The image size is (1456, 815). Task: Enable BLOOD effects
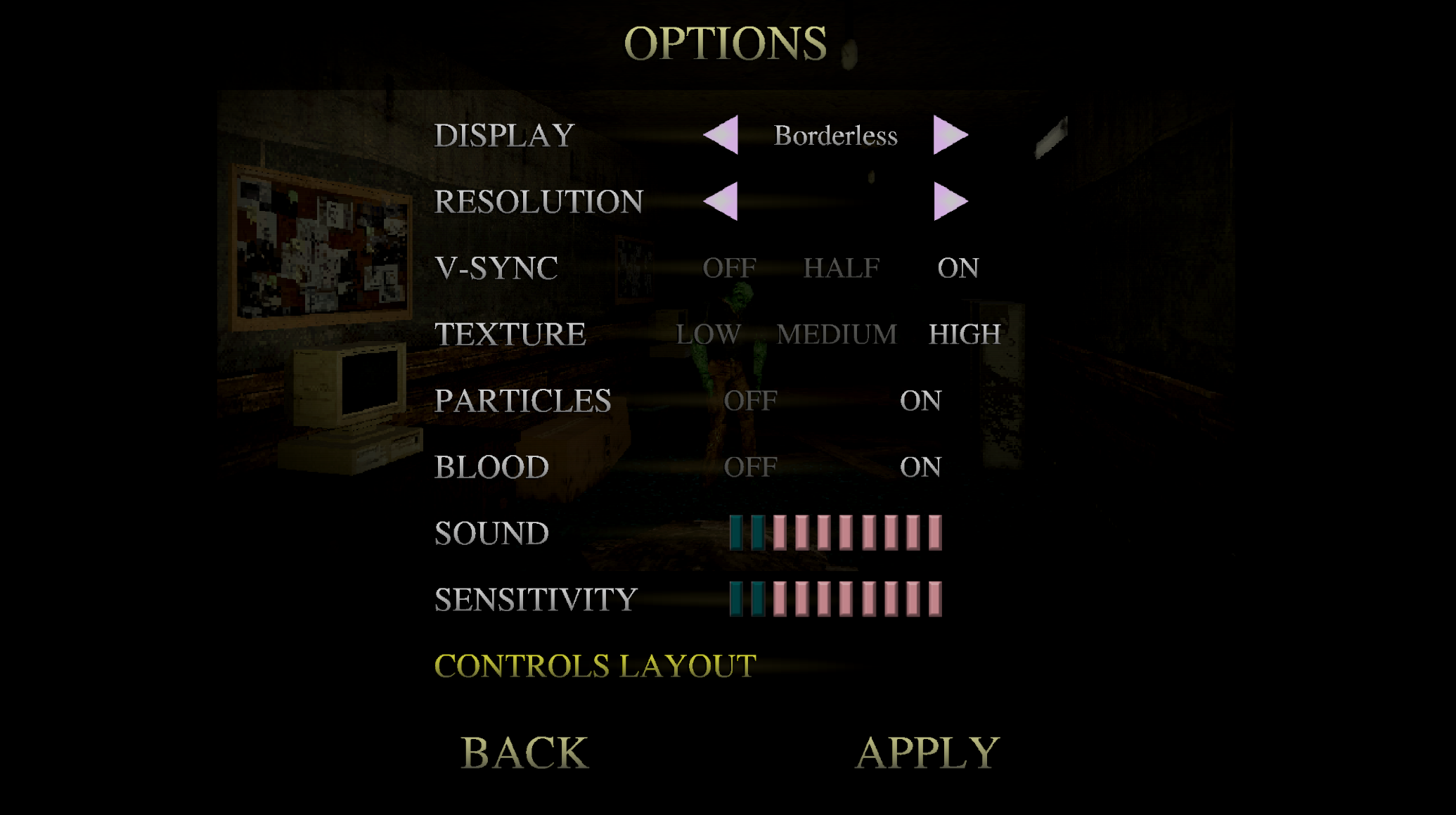pos(923,466)
